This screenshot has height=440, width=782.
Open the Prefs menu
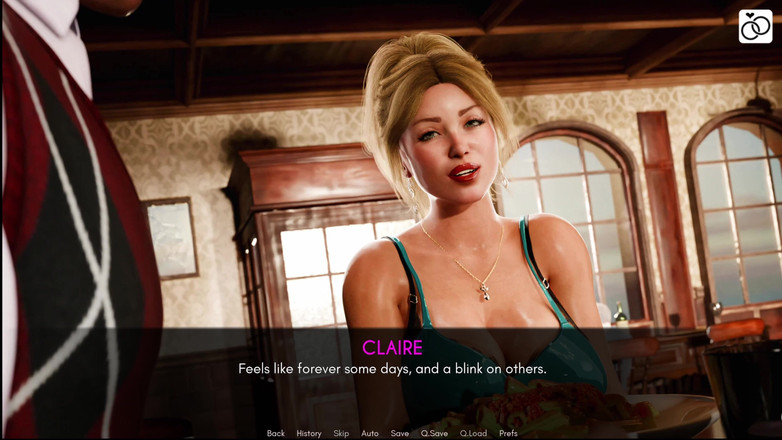click(508, 433)
